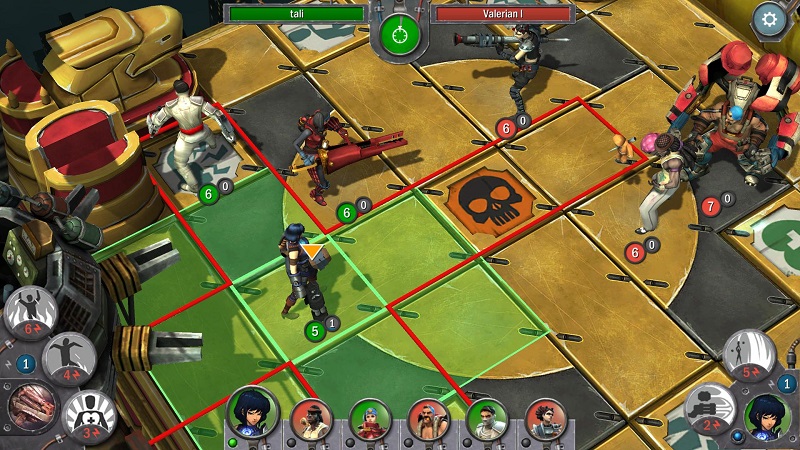This screenshot has width=800, height=450.
Task: Click the green crosshair turn button
Action: pos(400,34)
